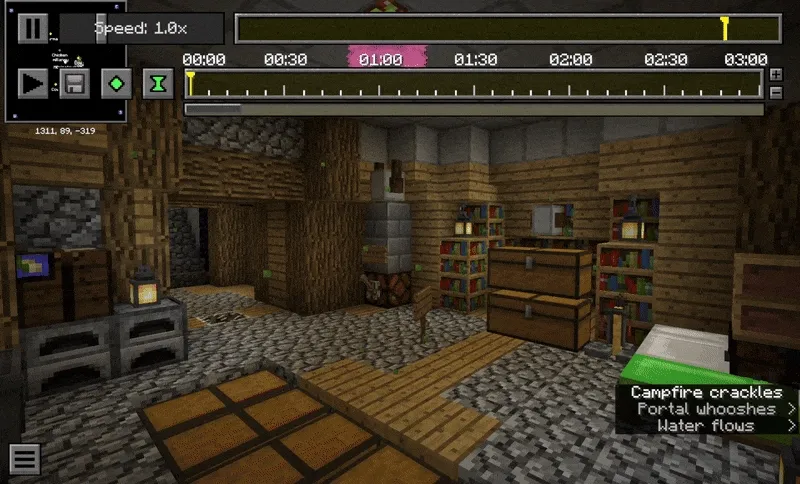
Task: Click the replay timeline near its yellow cursor
Action: 724,28
